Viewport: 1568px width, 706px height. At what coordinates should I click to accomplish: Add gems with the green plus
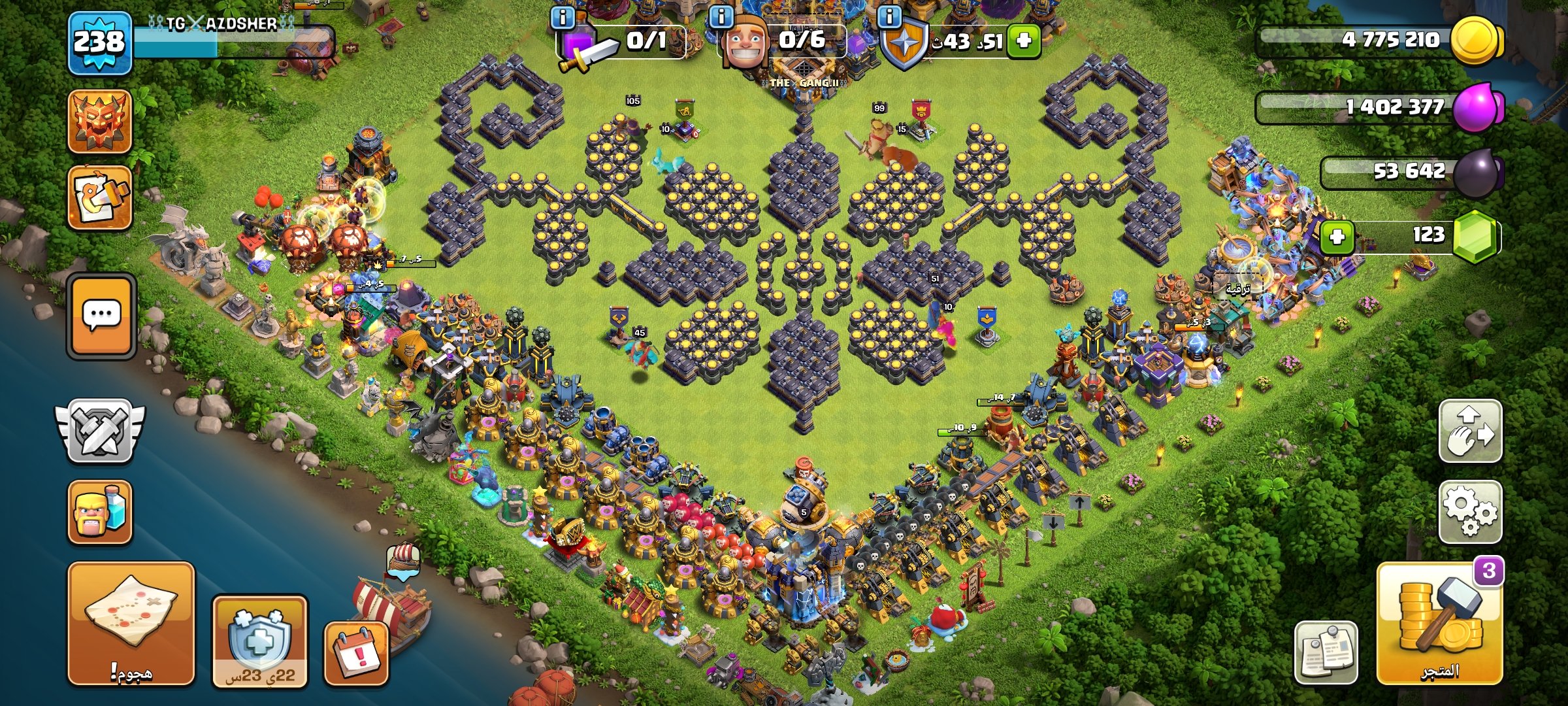[x=1337, y=236]
